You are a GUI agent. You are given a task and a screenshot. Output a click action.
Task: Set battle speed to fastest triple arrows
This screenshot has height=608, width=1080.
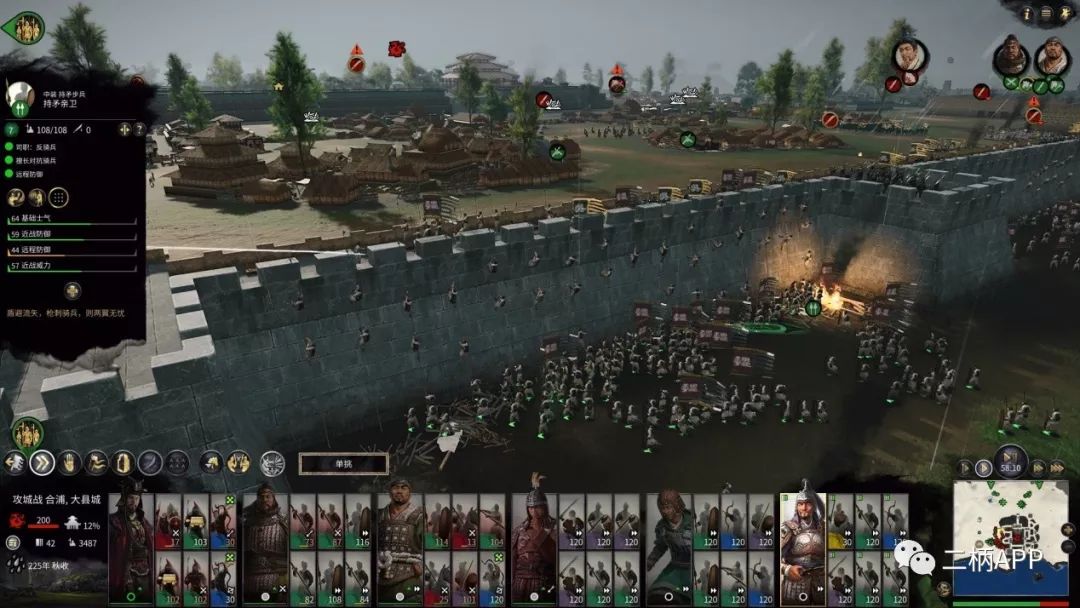point(1055,467)
